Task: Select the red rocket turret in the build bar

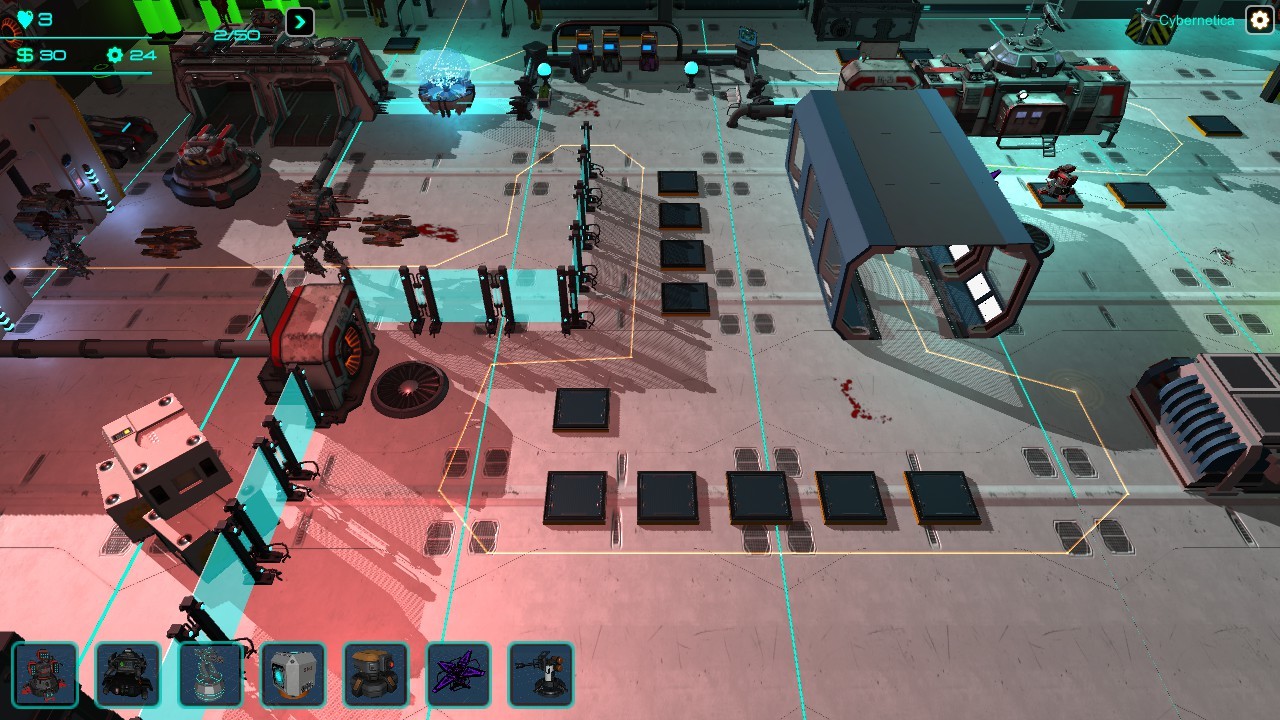Action: [x=46, y=675]
